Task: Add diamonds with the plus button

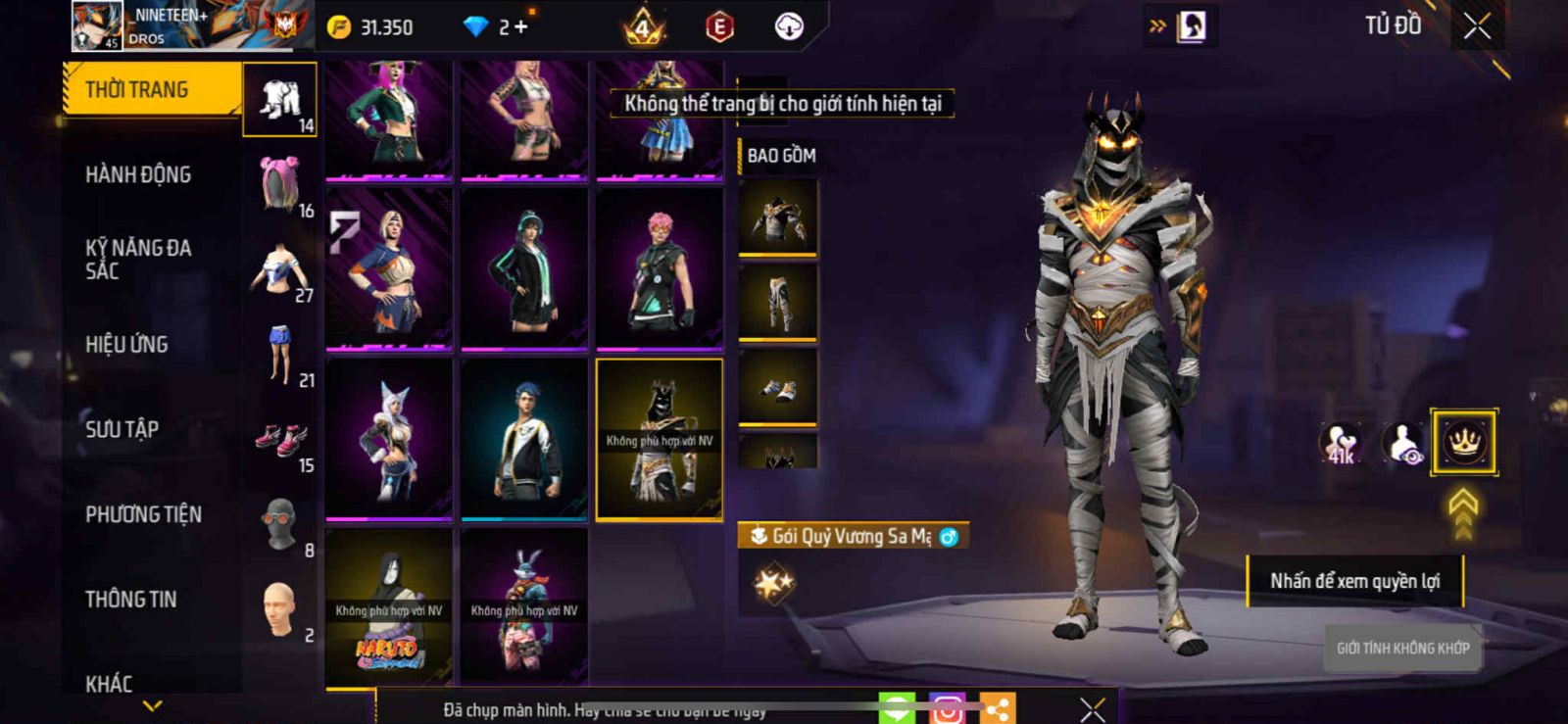Action: [x=520, y=27]
